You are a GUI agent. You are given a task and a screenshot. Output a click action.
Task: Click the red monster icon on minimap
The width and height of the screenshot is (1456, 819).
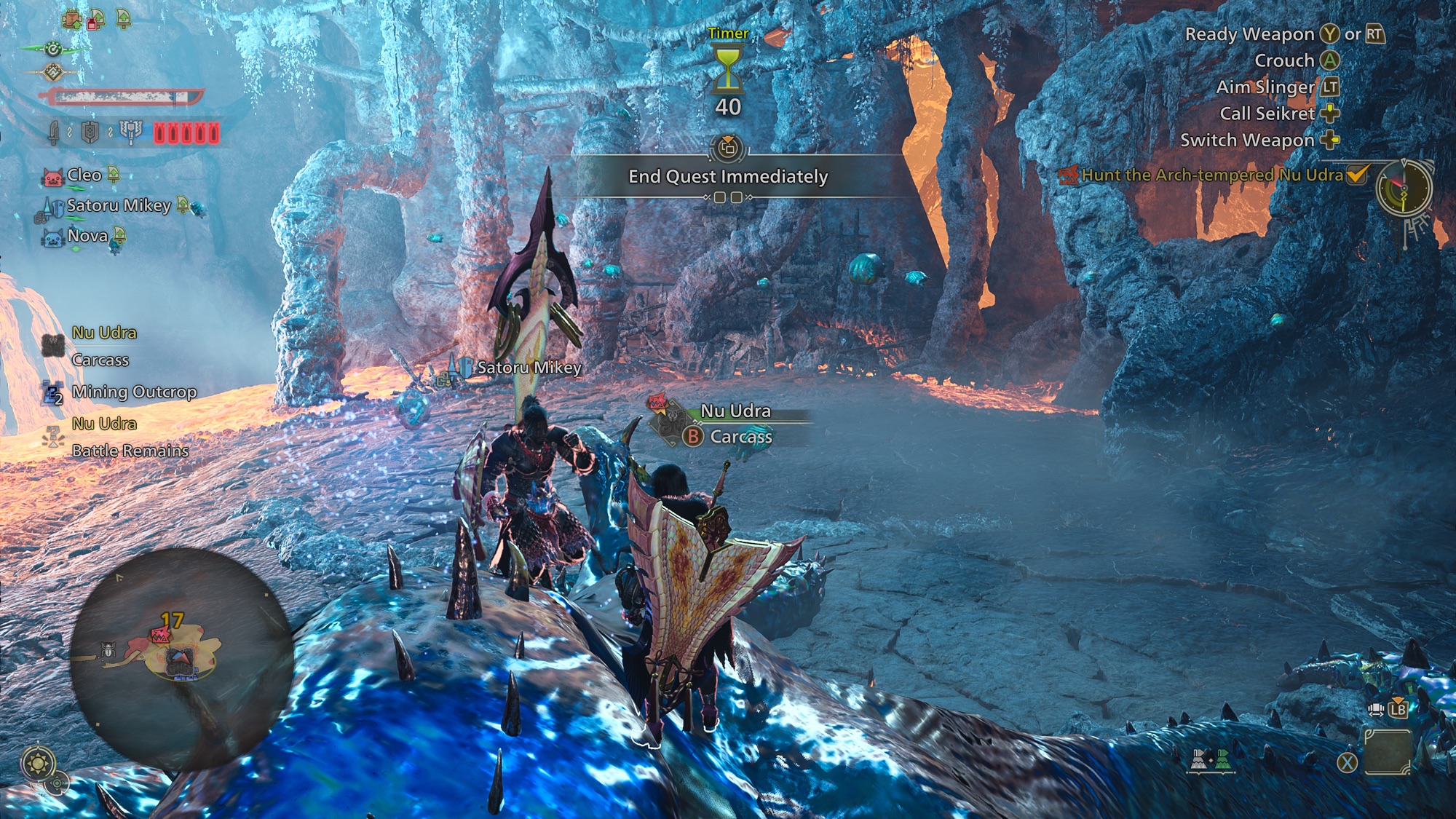point(159,636)
